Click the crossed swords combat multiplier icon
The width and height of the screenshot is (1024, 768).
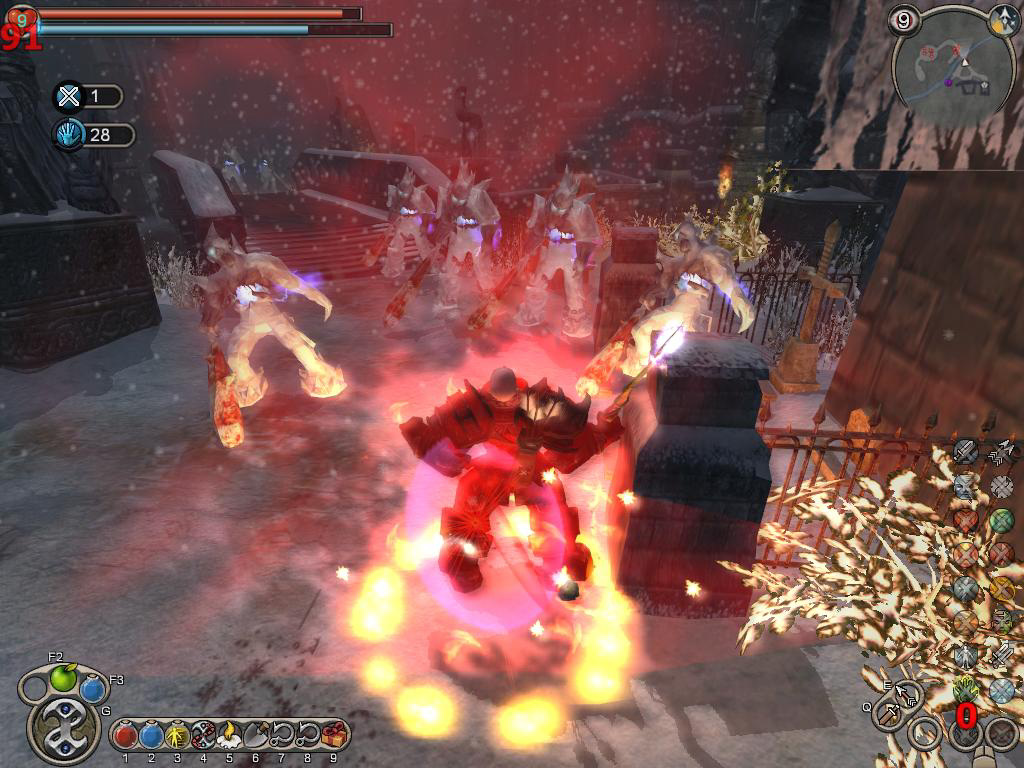point(69,96)
